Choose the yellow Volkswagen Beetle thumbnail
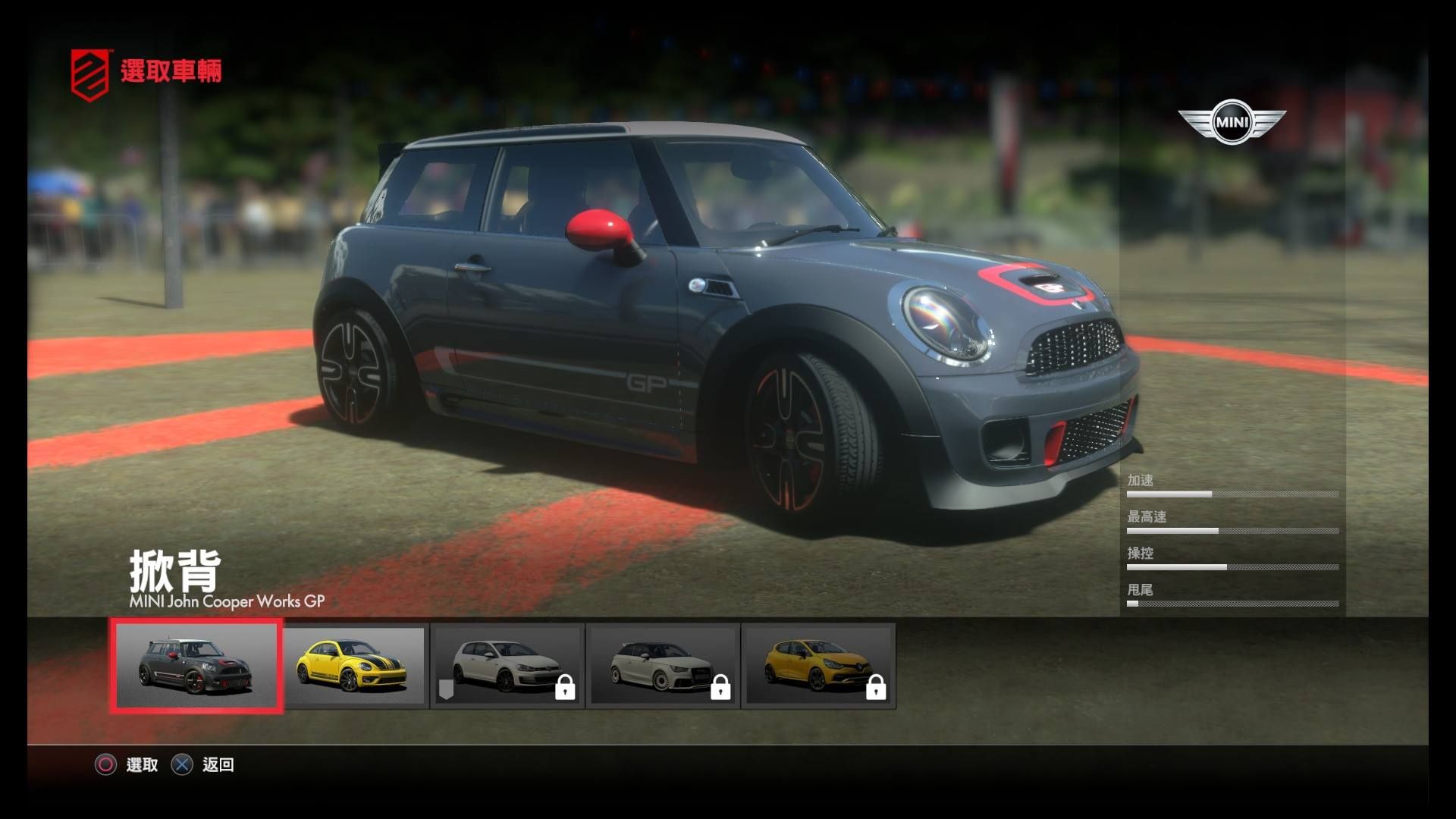Viewport: 1456px width, 819px height. coord(353,667)
